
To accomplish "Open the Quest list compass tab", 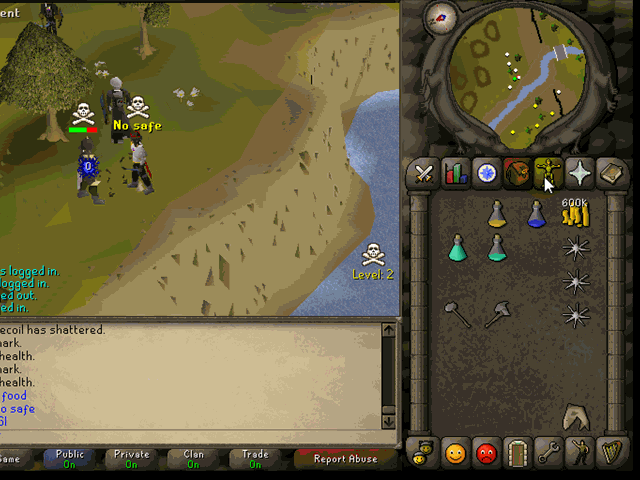I will point(486,174).
